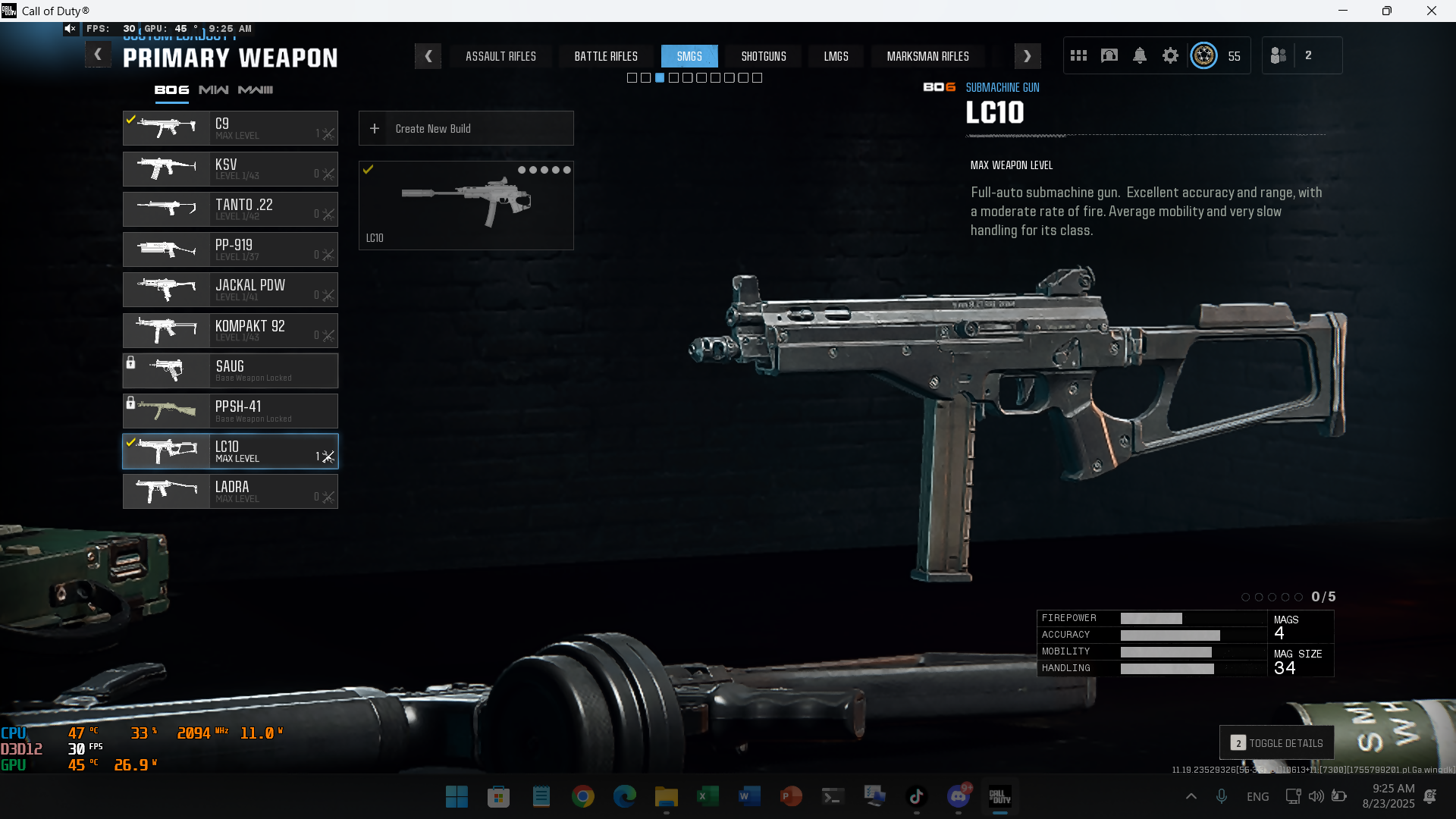Select the Jackal PDW entry
The height and width of the screenshot is (819, 1456).
click(231, 290)
